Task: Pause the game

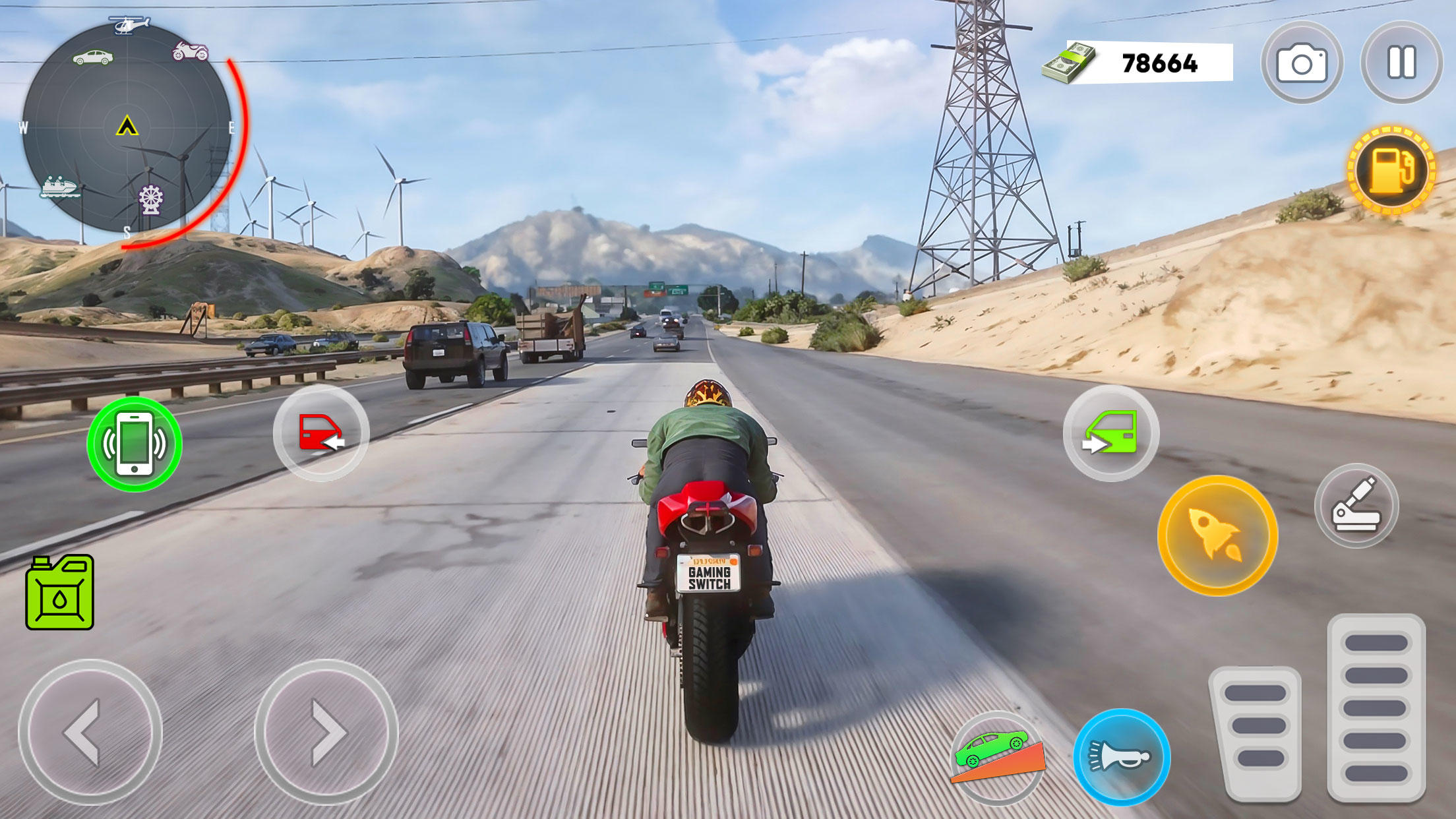Action: coord(1401,63)
